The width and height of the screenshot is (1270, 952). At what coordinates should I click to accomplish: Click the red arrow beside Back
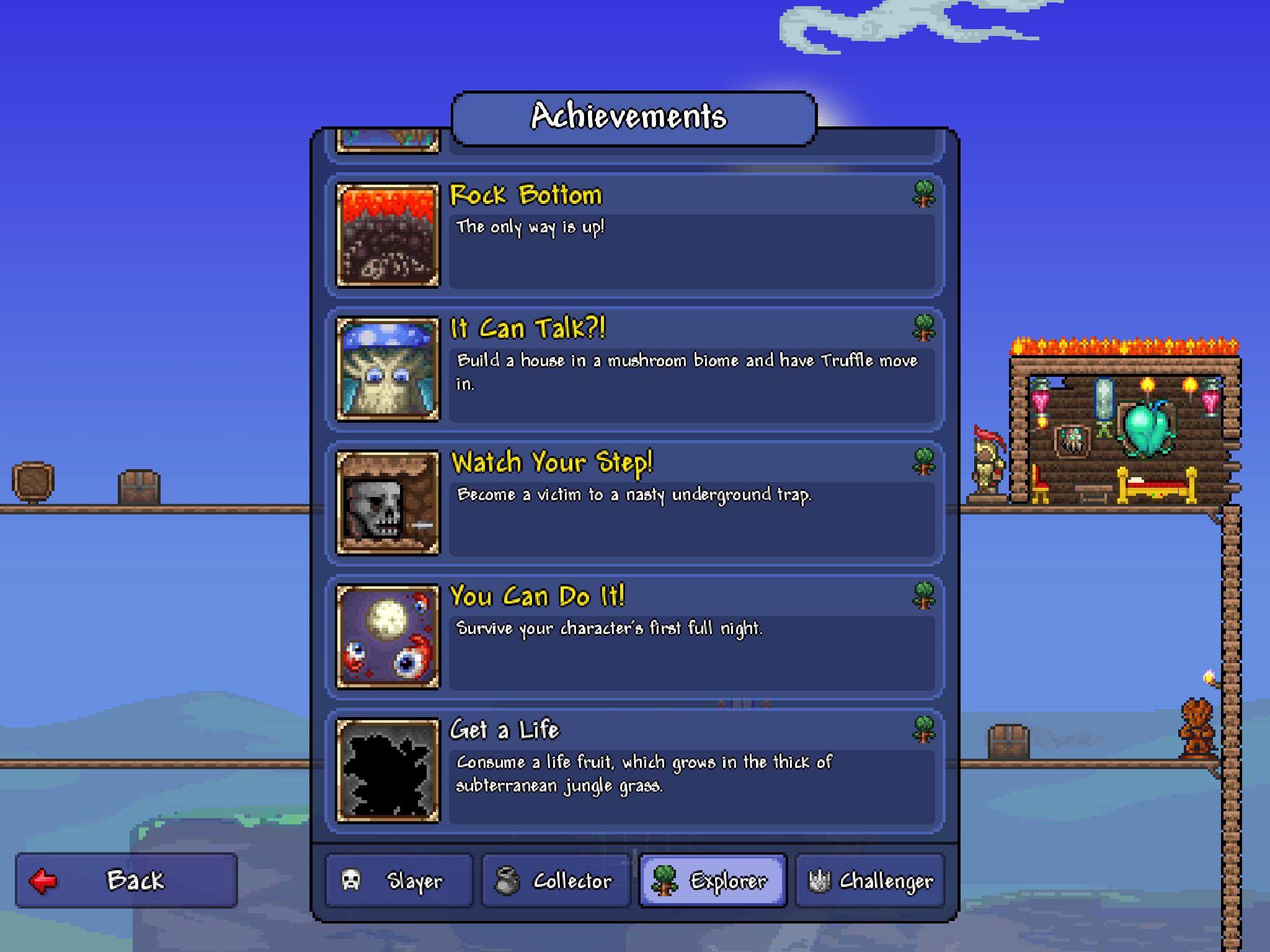tap(43, 879)
